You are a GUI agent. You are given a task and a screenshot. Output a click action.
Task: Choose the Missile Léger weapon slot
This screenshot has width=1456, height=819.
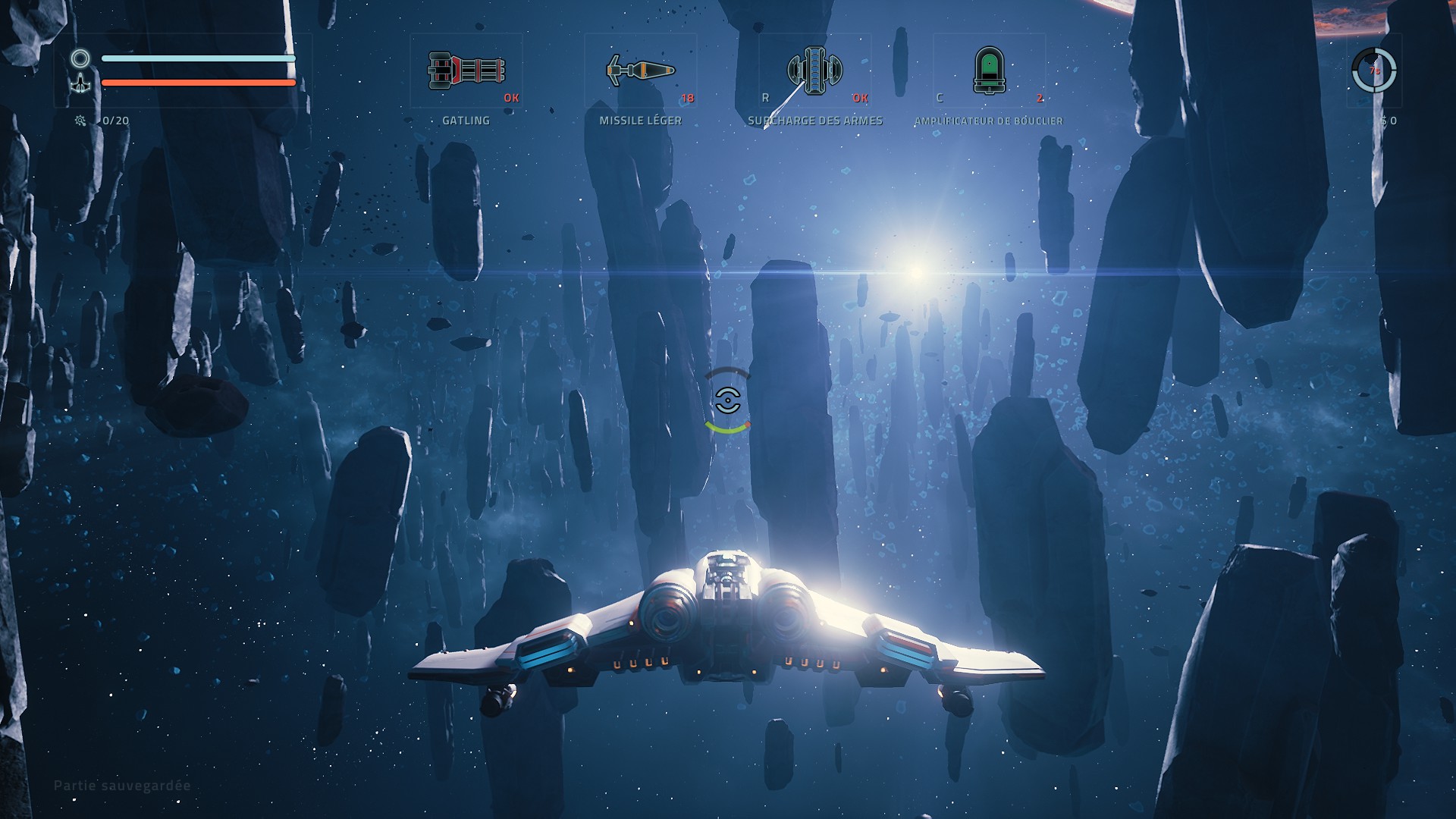pyautogui.click(x=640, y=71)
